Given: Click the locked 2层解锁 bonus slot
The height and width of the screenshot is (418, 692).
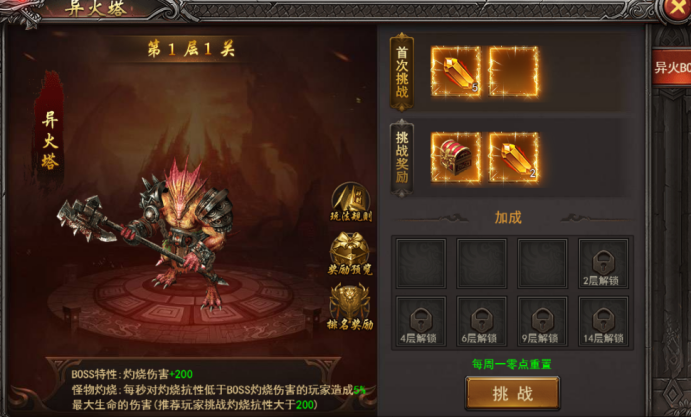Looking at the screenshot, I should tap(604, 263).
